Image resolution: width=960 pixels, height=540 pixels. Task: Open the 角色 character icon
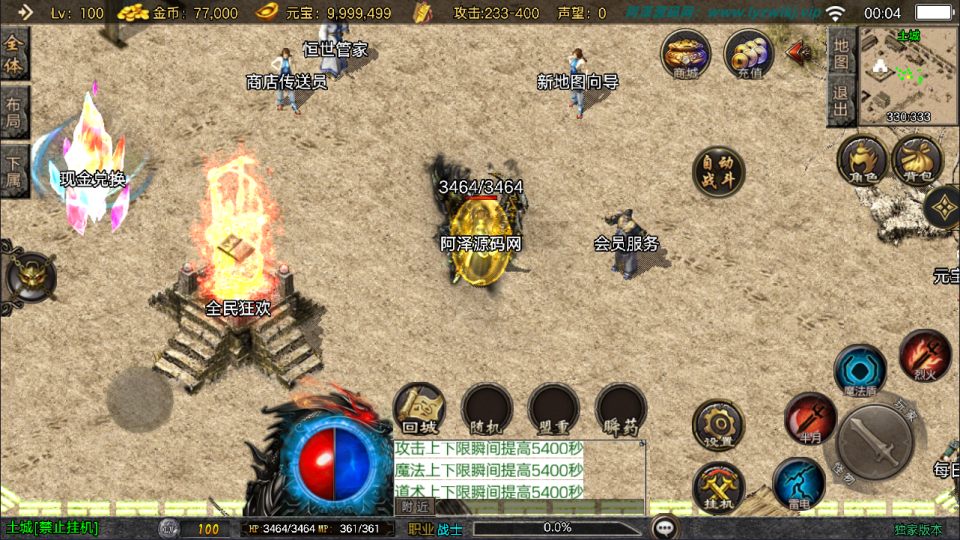(x=862, y=162)
